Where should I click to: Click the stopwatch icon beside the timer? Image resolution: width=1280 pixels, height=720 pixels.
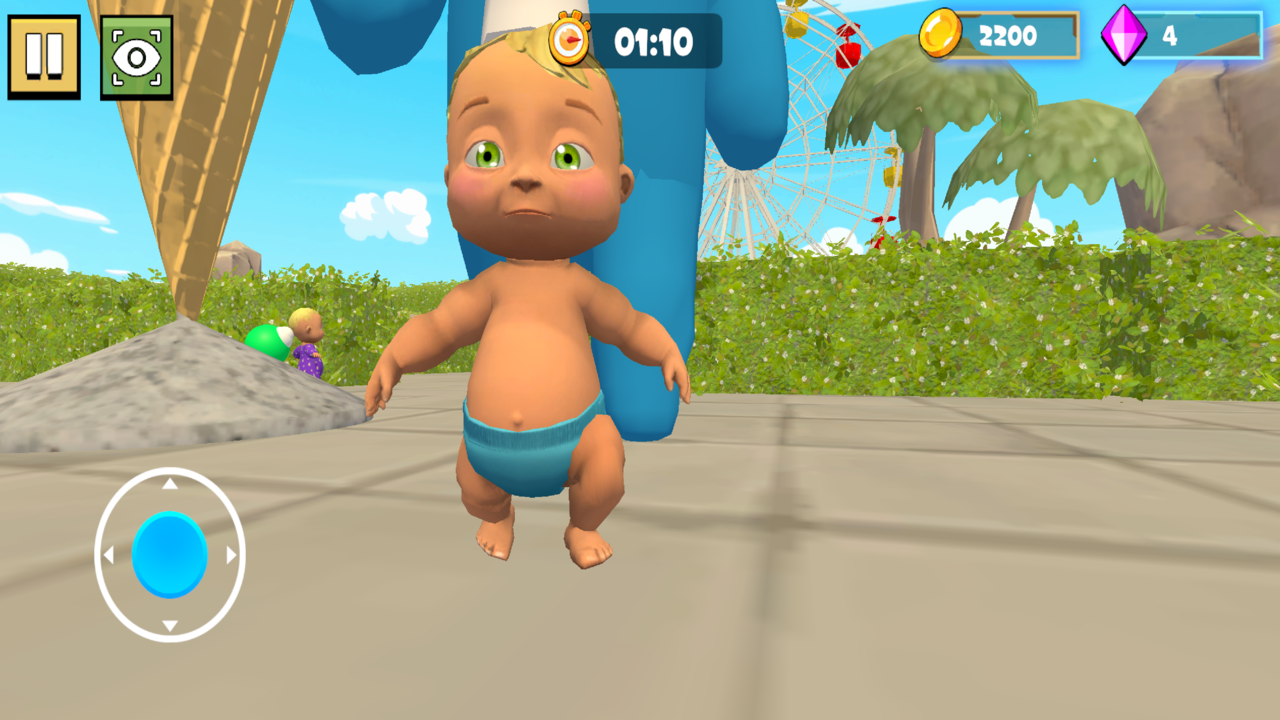(570, 39)
